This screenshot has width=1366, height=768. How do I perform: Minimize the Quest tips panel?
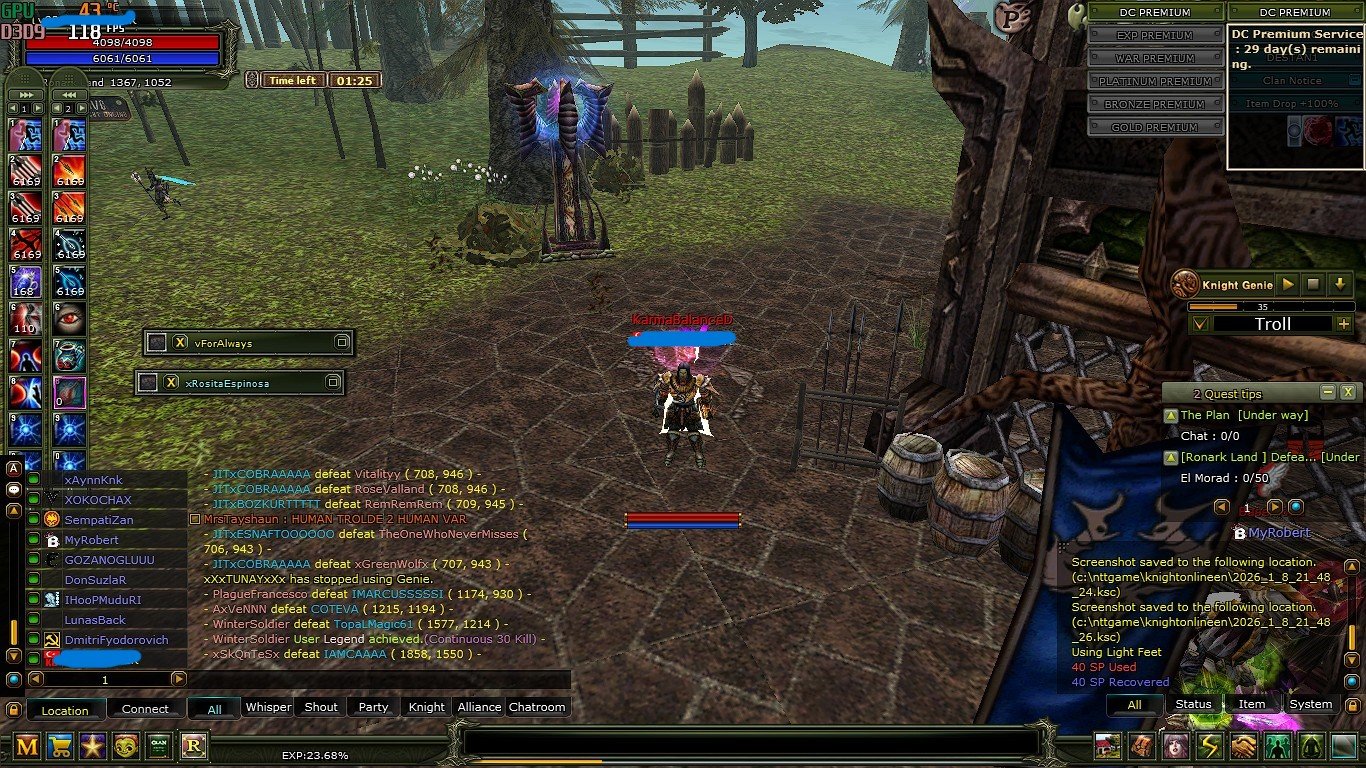(1329, 392)
